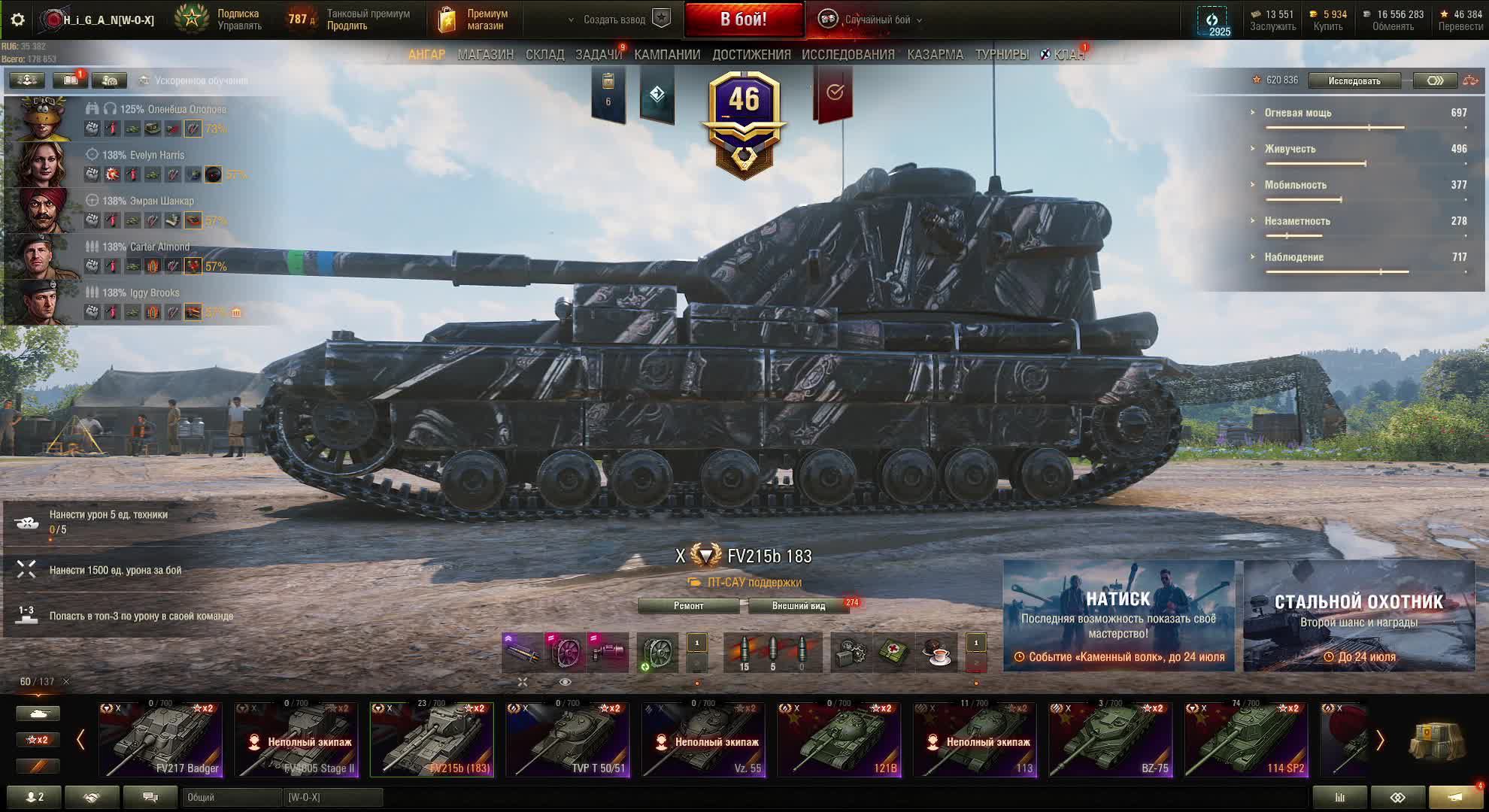Switch to the МАГАЗИН tab
Image resolution: width=1489 pixels, height=812 pixels.
click(485, 55)
